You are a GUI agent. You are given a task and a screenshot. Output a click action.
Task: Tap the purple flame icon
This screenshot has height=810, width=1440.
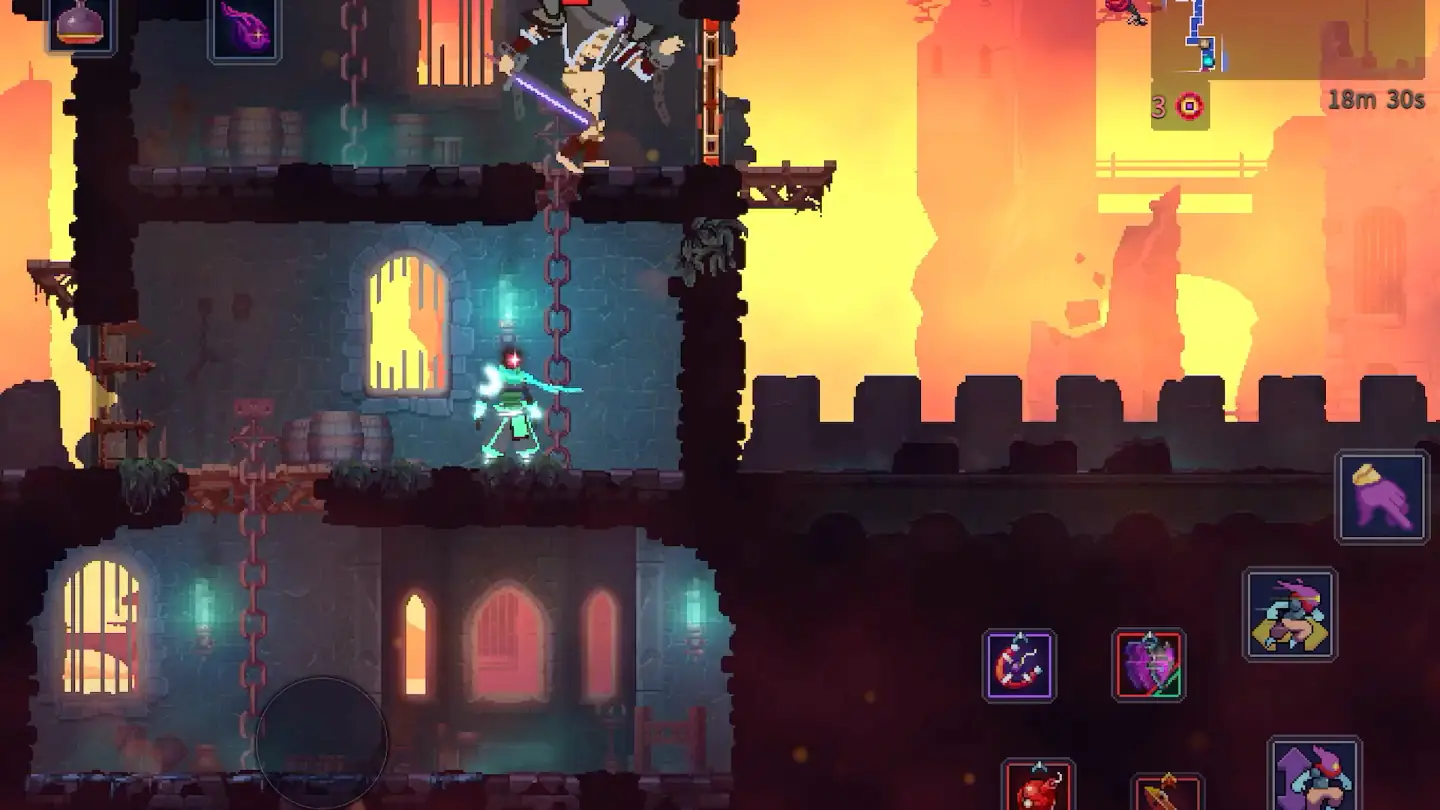(x=245, y=28)
